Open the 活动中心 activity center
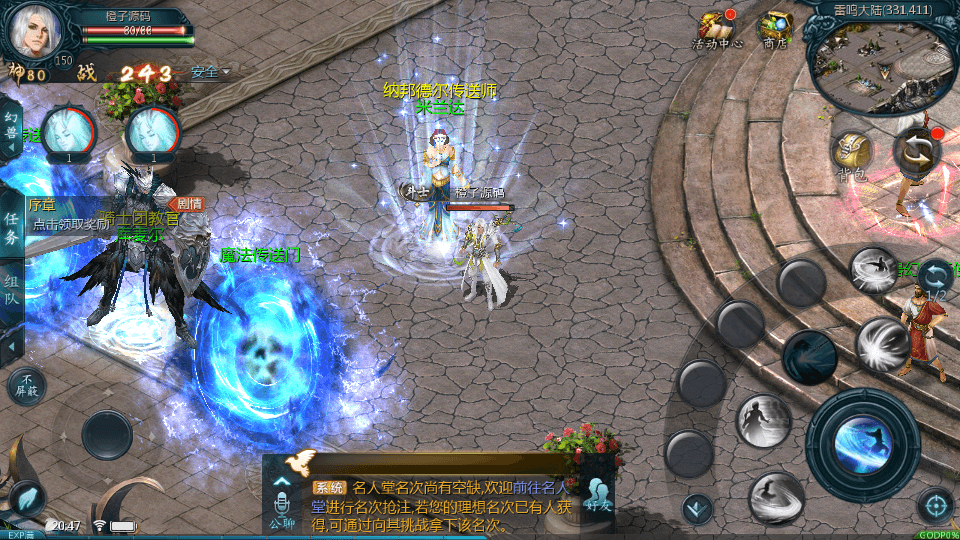Screen dimensions: 960x540 [716, 28]
